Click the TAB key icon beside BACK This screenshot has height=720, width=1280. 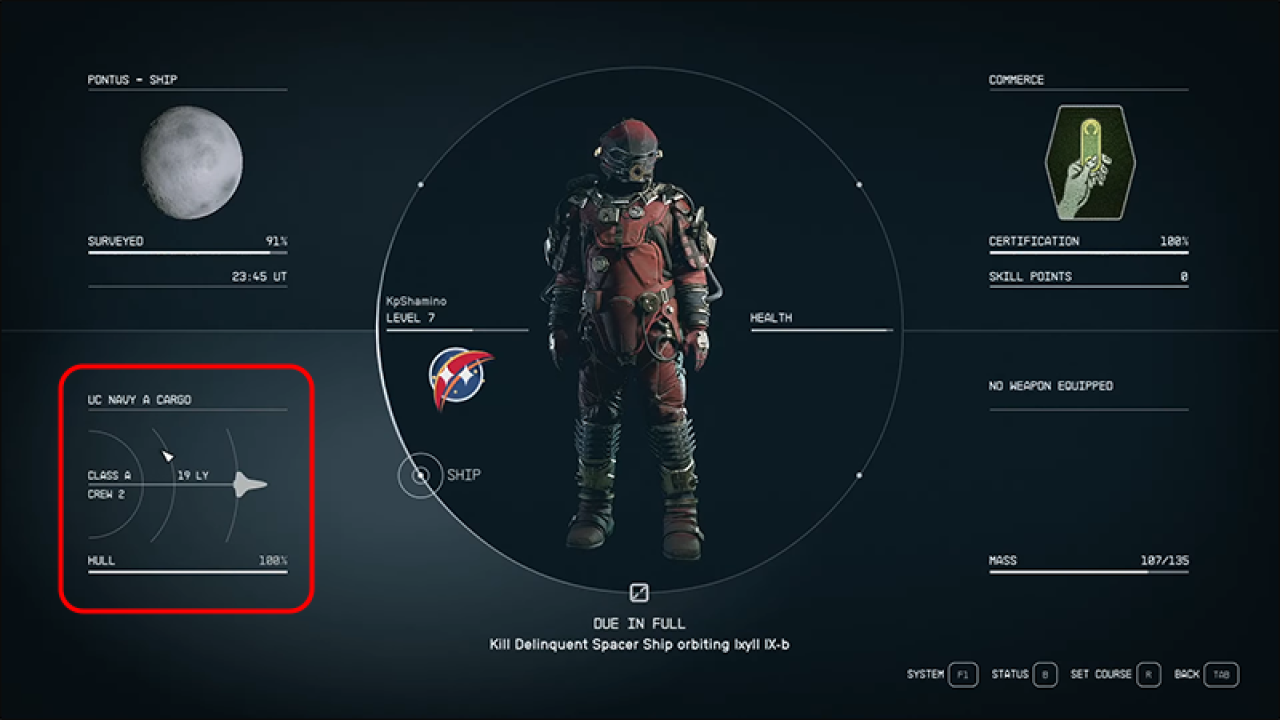click(1222, 674)
